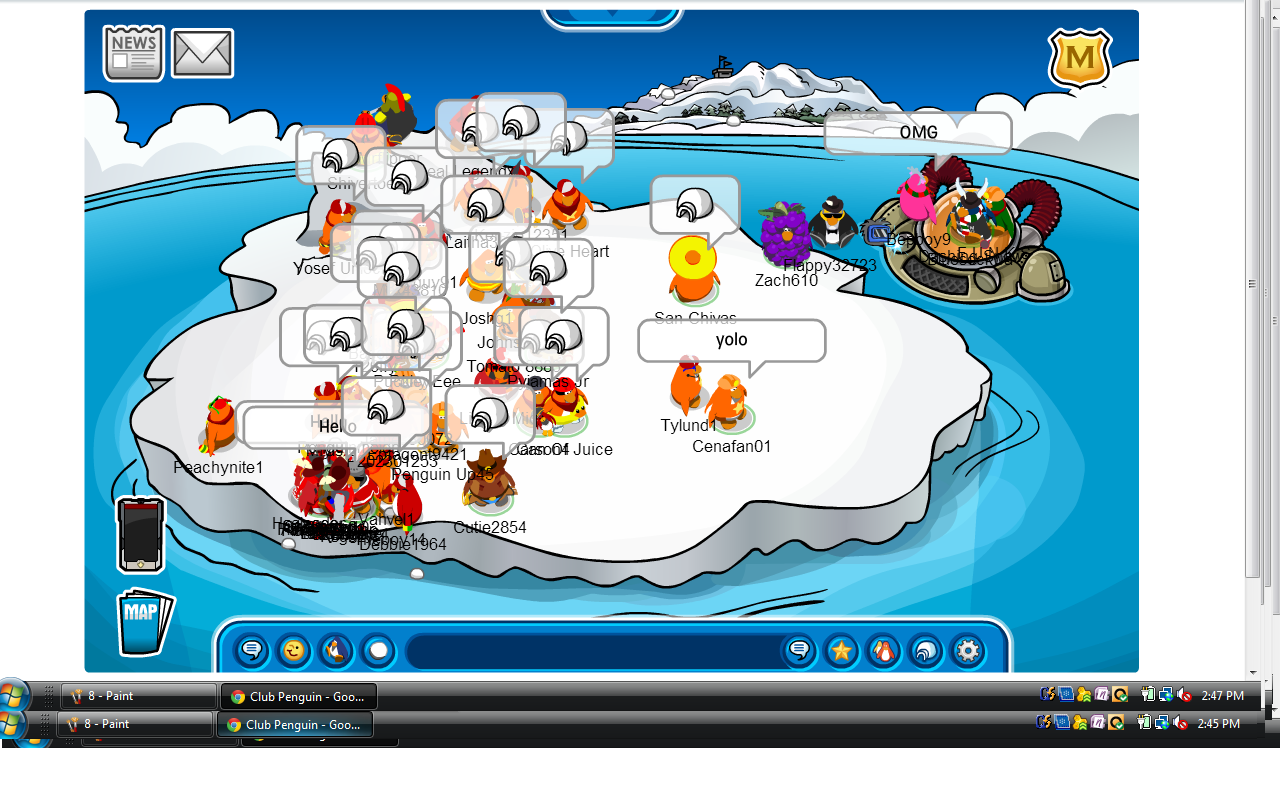Screen dimensions: 1280x800
Task: Open the News newspaper
Action: 133,53
